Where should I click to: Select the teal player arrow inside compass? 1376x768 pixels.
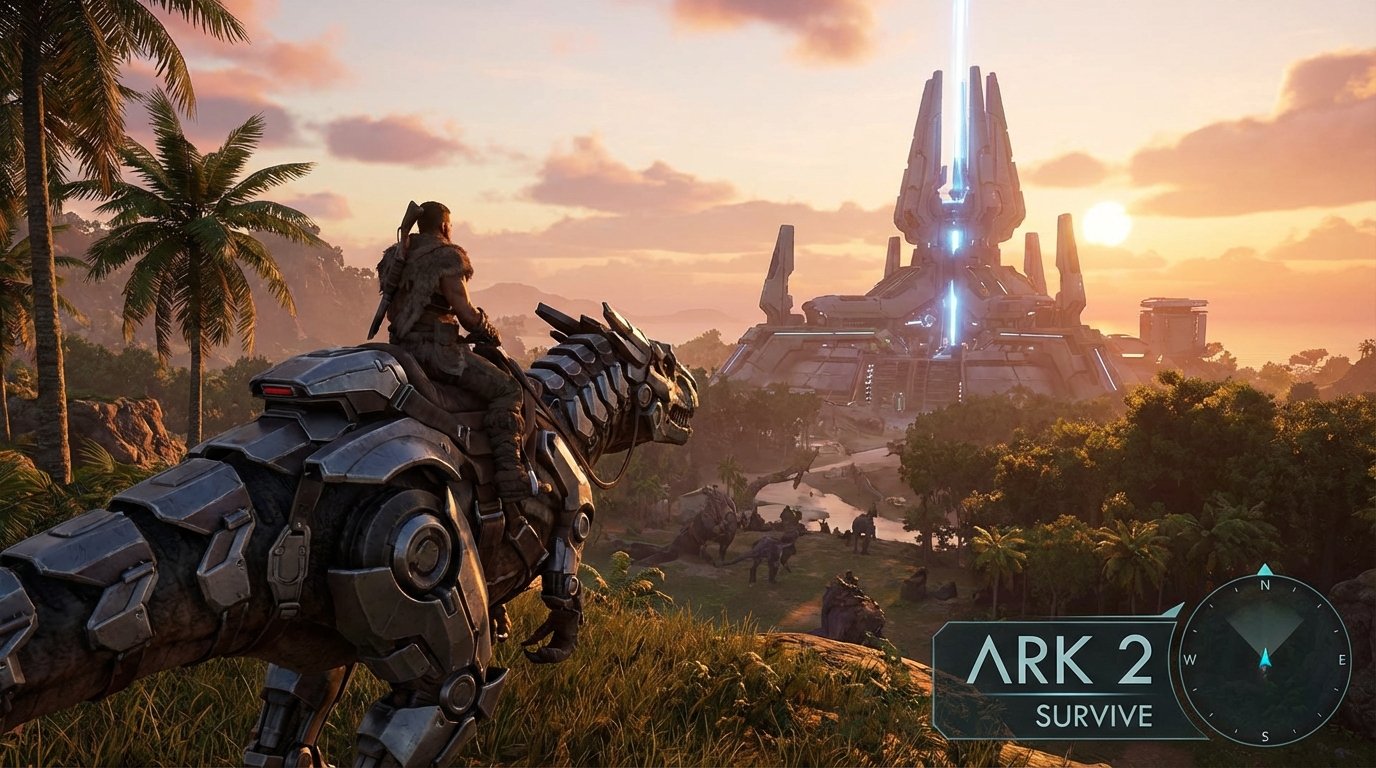tap(1266, 657)
